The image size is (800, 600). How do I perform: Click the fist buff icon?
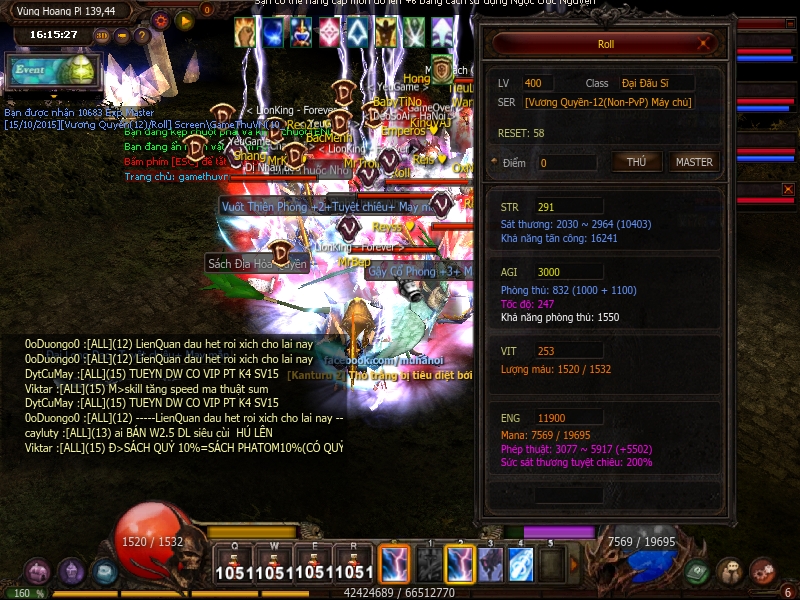(x=245, y=32)
